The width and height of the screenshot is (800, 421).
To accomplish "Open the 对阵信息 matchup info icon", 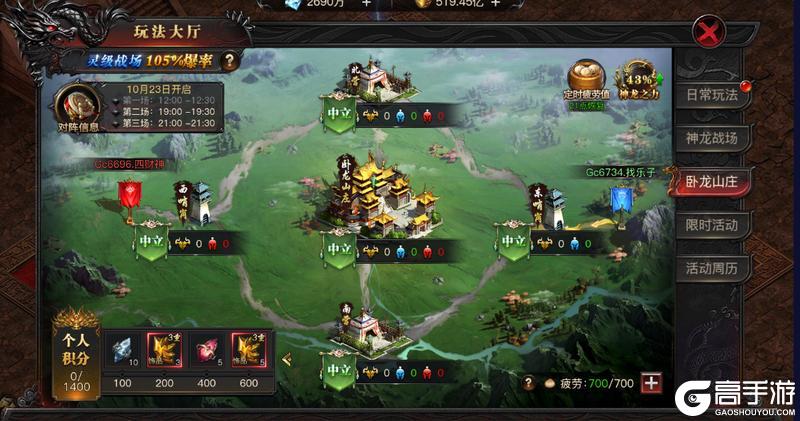I will point(75,104).
